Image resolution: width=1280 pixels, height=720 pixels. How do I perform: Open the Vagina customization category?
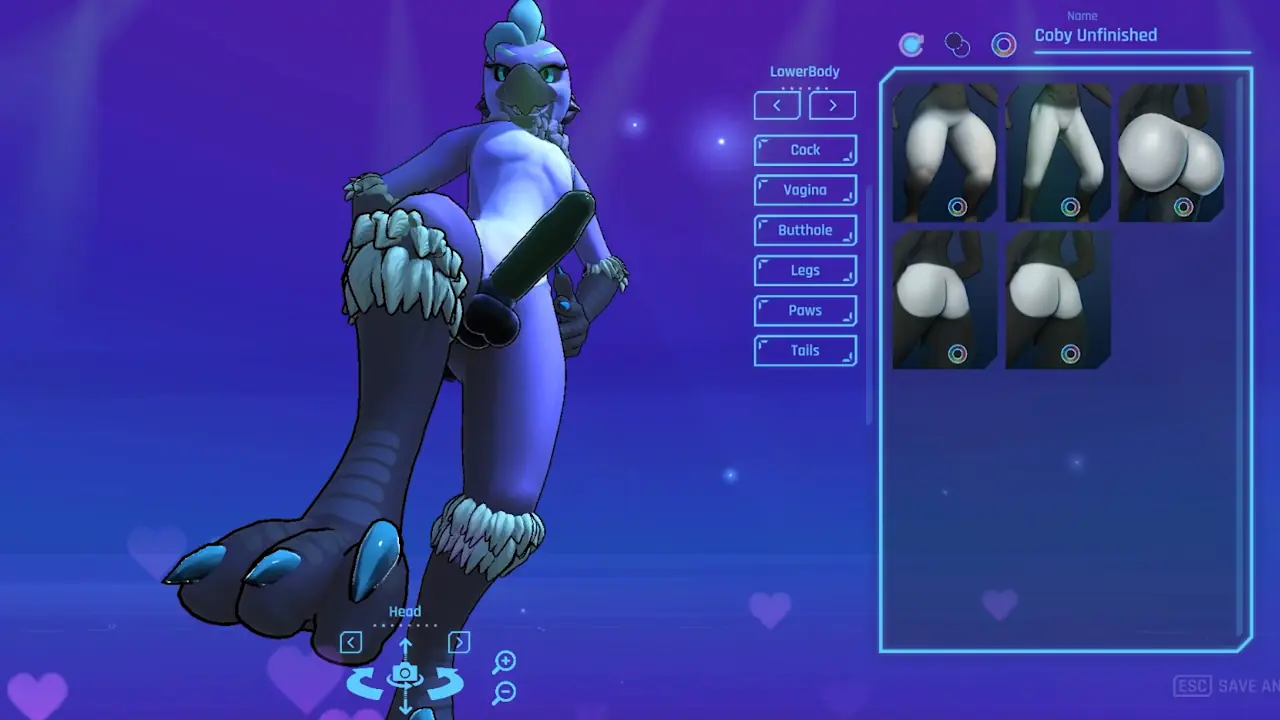pyautogui.click(x=805, y=190)
